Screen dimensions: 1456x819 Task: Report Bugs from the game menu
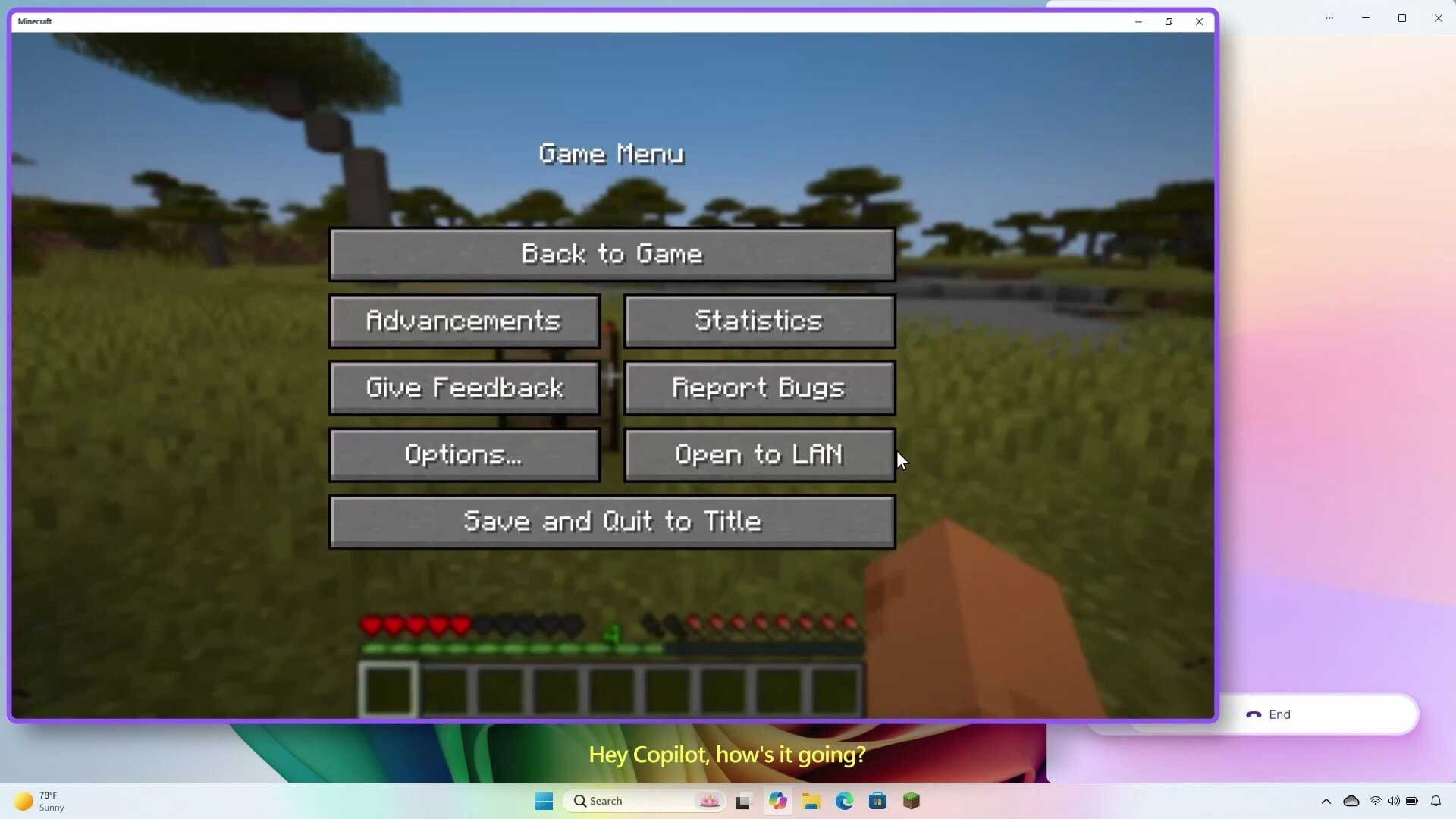click(x=759, y=388)
